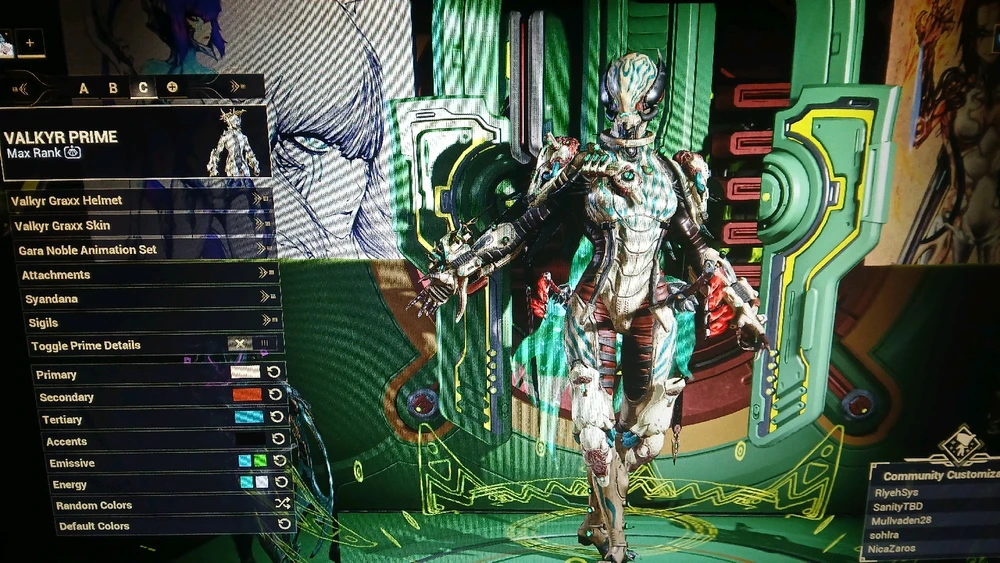Viewport: 1000px width, 563px height.
Task: Switch to appearance config slot A
Action: (84, 88)
